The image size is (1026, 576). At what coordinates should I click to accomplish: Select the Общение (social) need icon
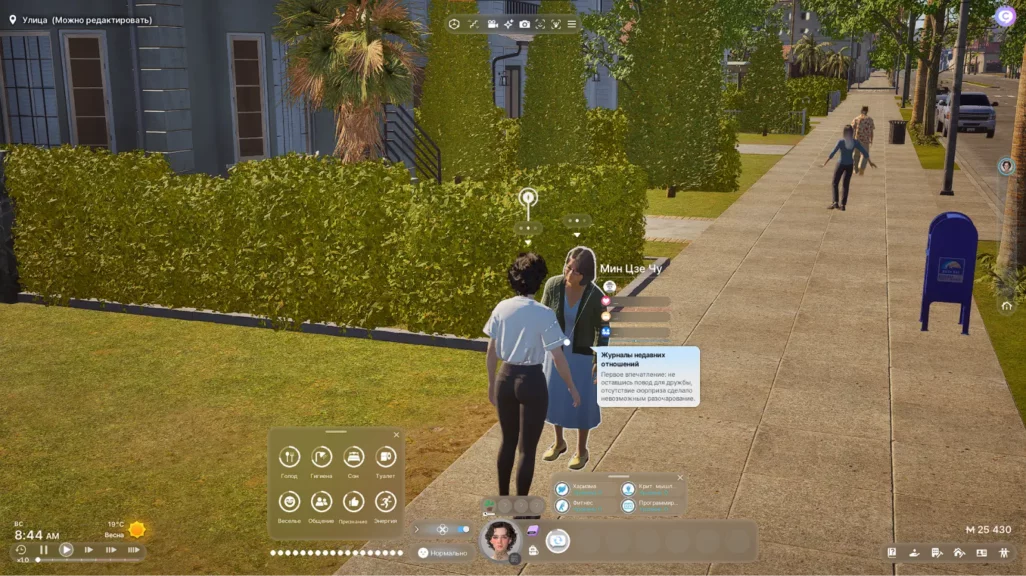click(x=321, y=502)
